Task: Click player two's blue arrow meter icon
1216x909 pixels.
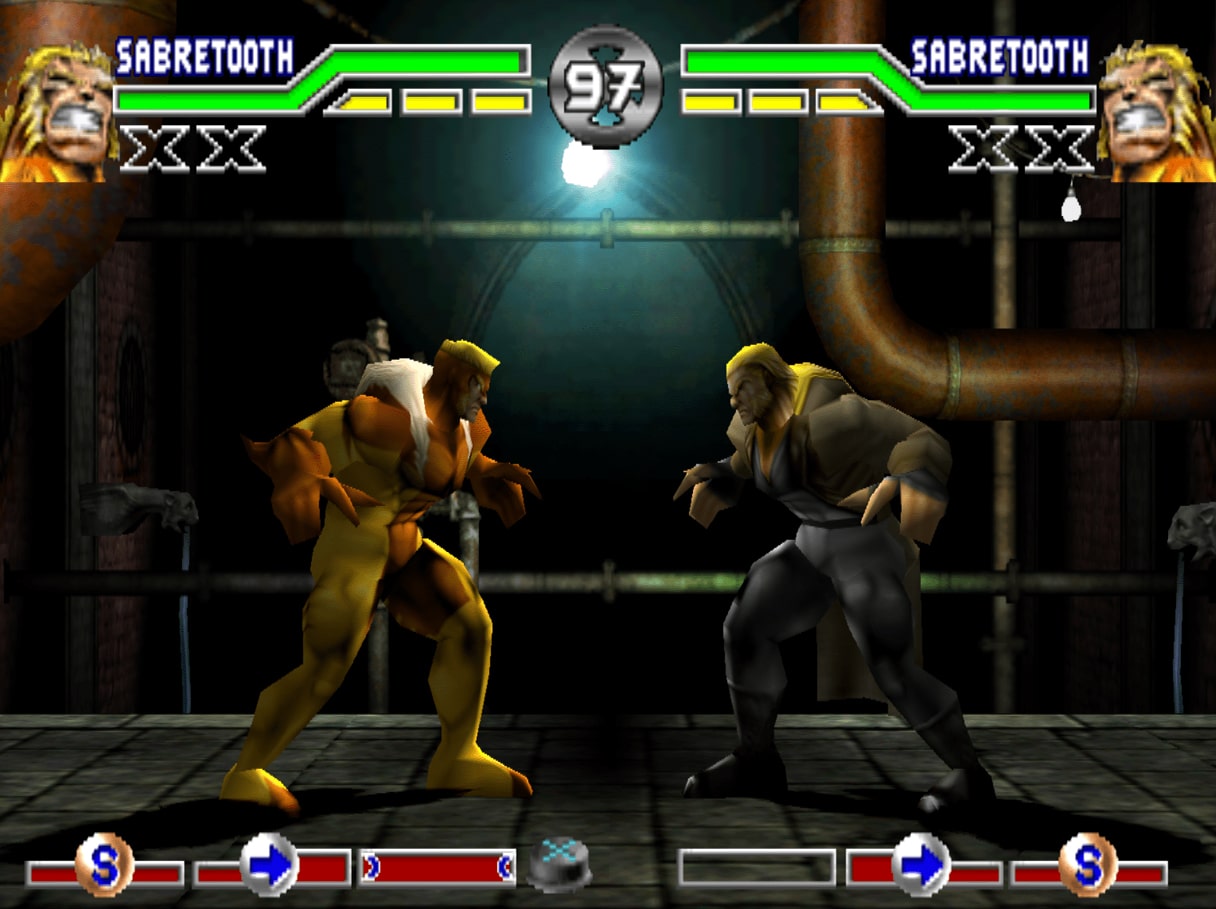Action: pyautogui.click(x=921, y=864)
